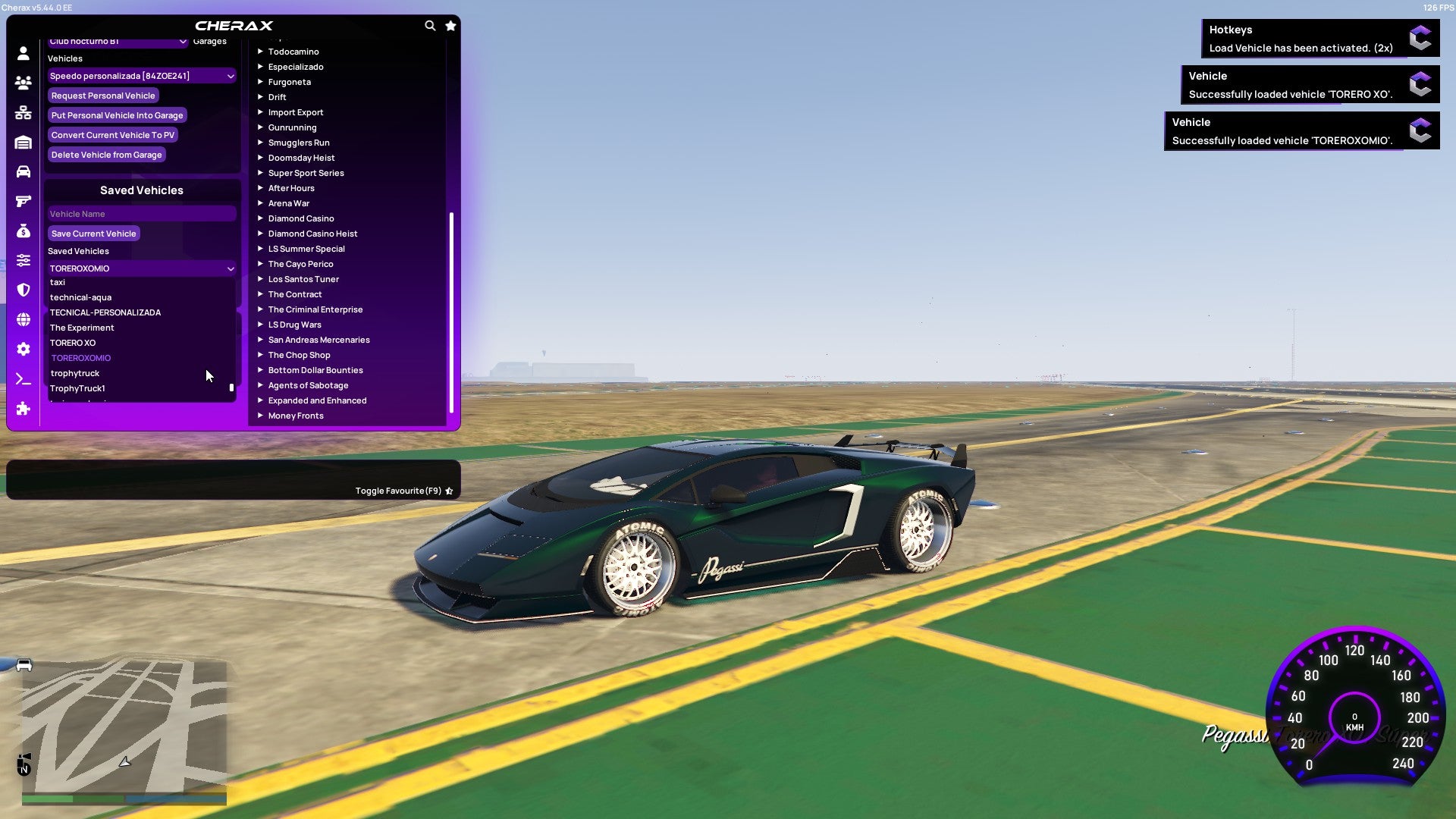Toggle Favourite using the star next to F9 hint
The width and height of the screenshot is (1456, 819).
point(449,491)
